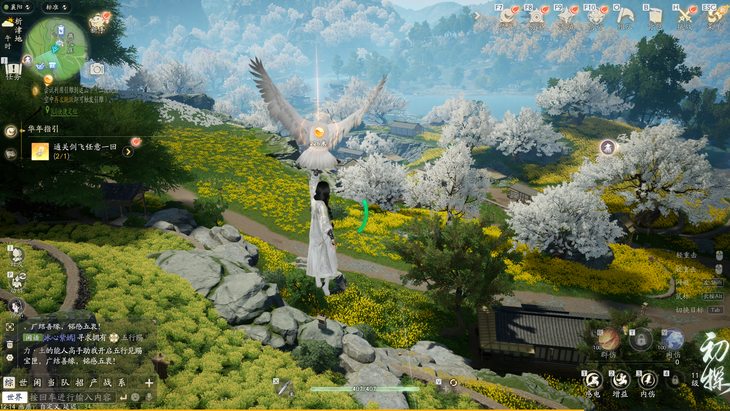Open the bag inventory scroll icon
Screen dimensions: 730x411
pos(654,15)
